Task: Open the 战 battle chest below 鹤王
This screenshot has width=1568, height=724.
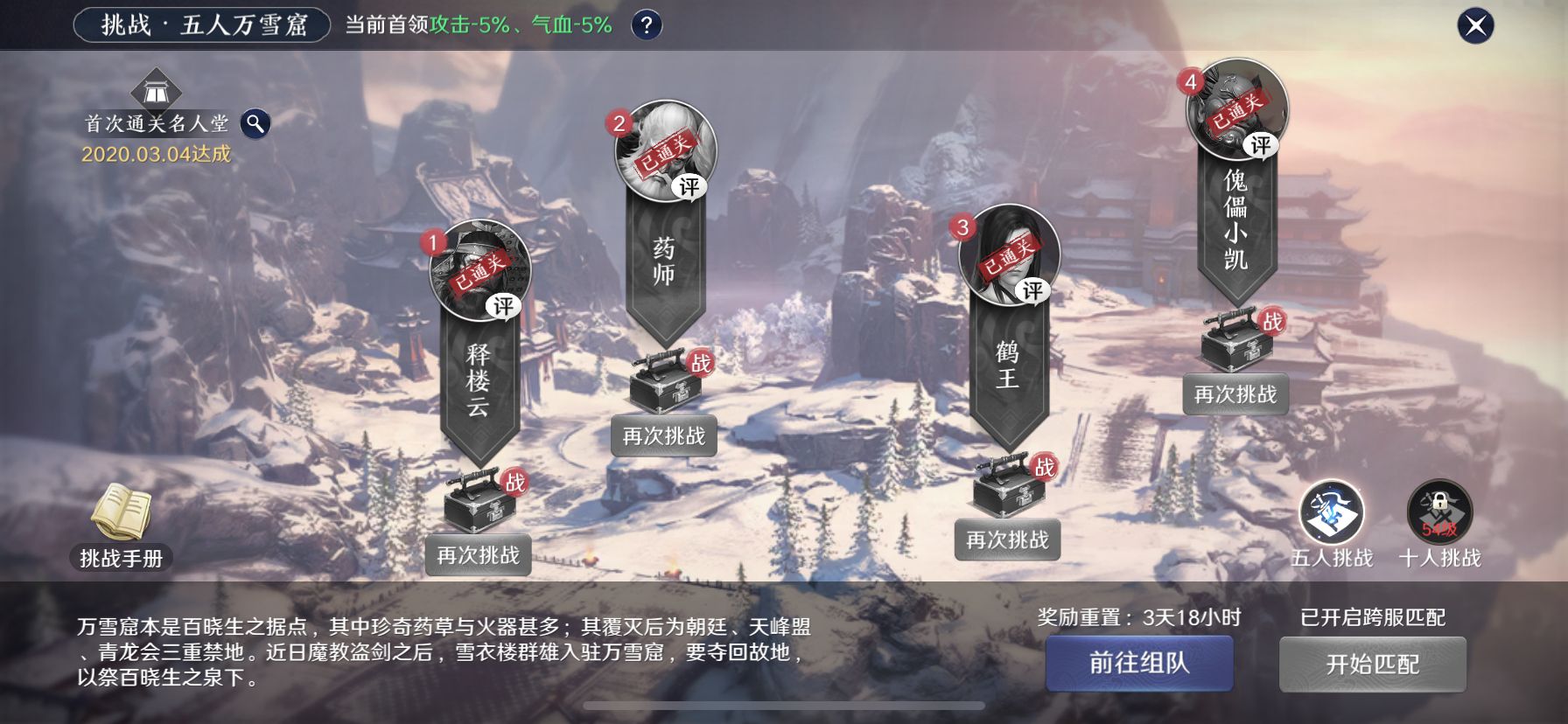Action: click(1008, 495)
